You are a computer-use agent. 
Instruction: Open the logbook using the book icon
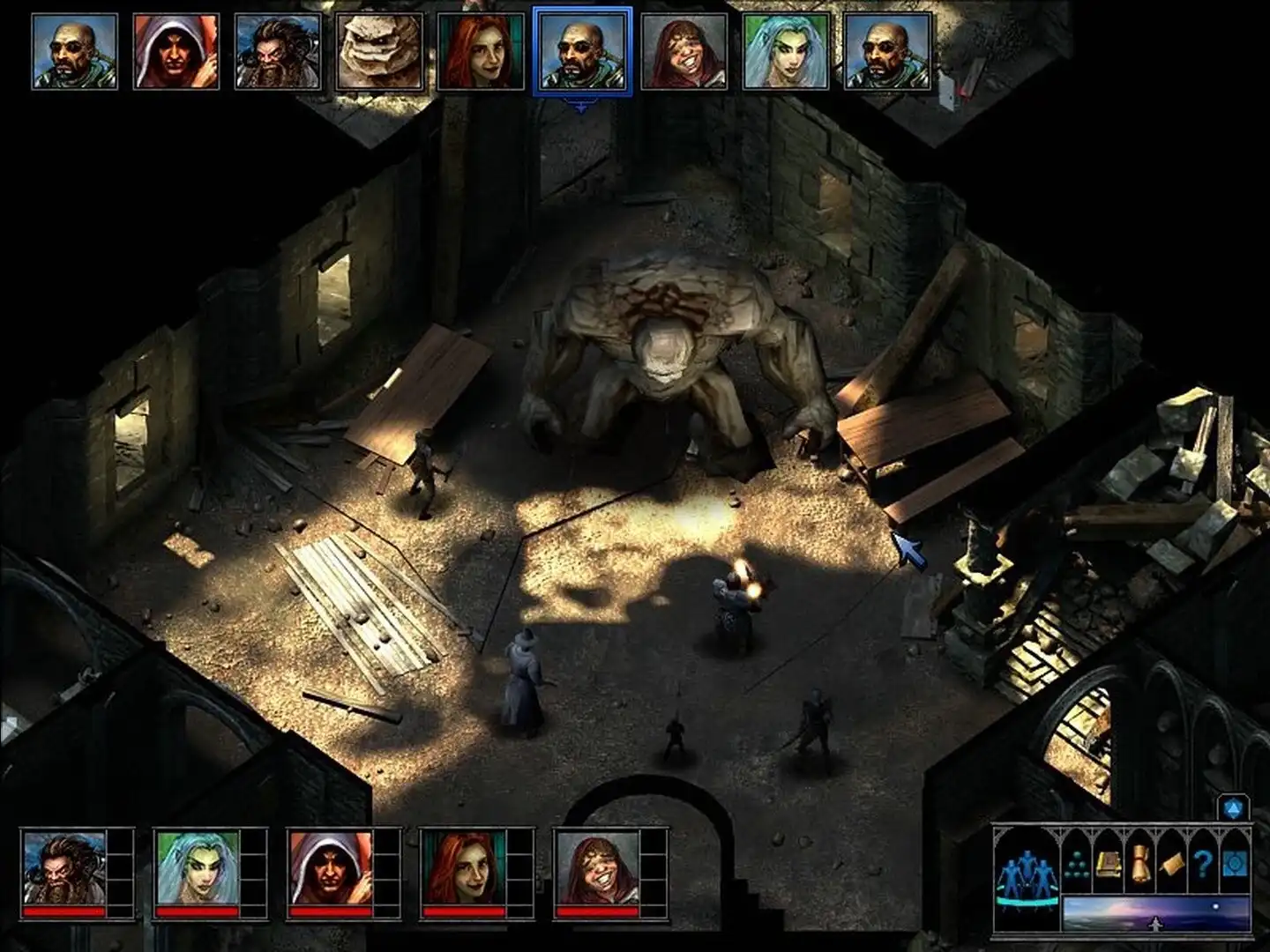pyautogui.click(x=1109, y=864)
